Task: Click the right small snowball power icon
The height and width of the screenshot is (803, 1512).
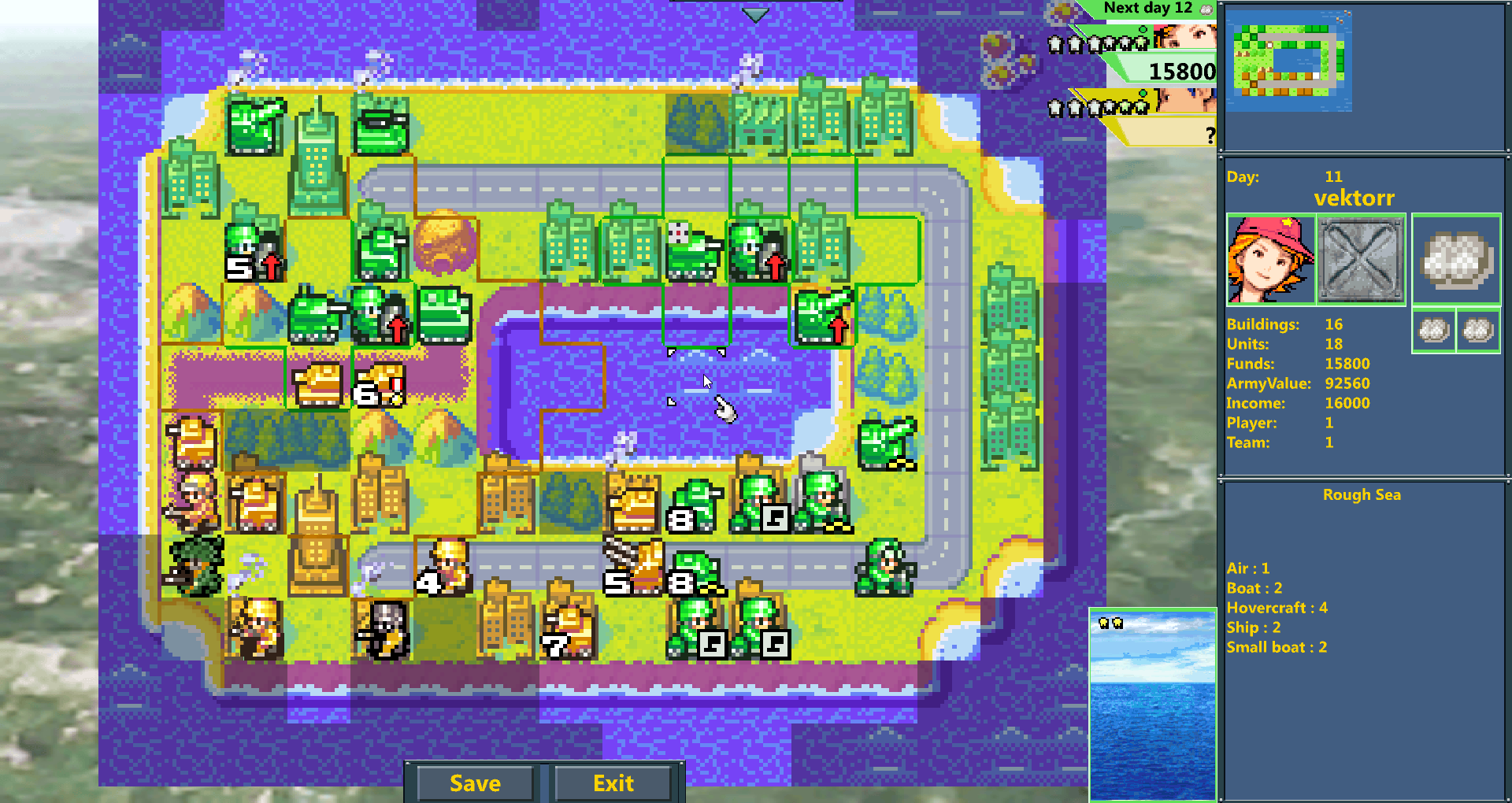Action: 1479,331
